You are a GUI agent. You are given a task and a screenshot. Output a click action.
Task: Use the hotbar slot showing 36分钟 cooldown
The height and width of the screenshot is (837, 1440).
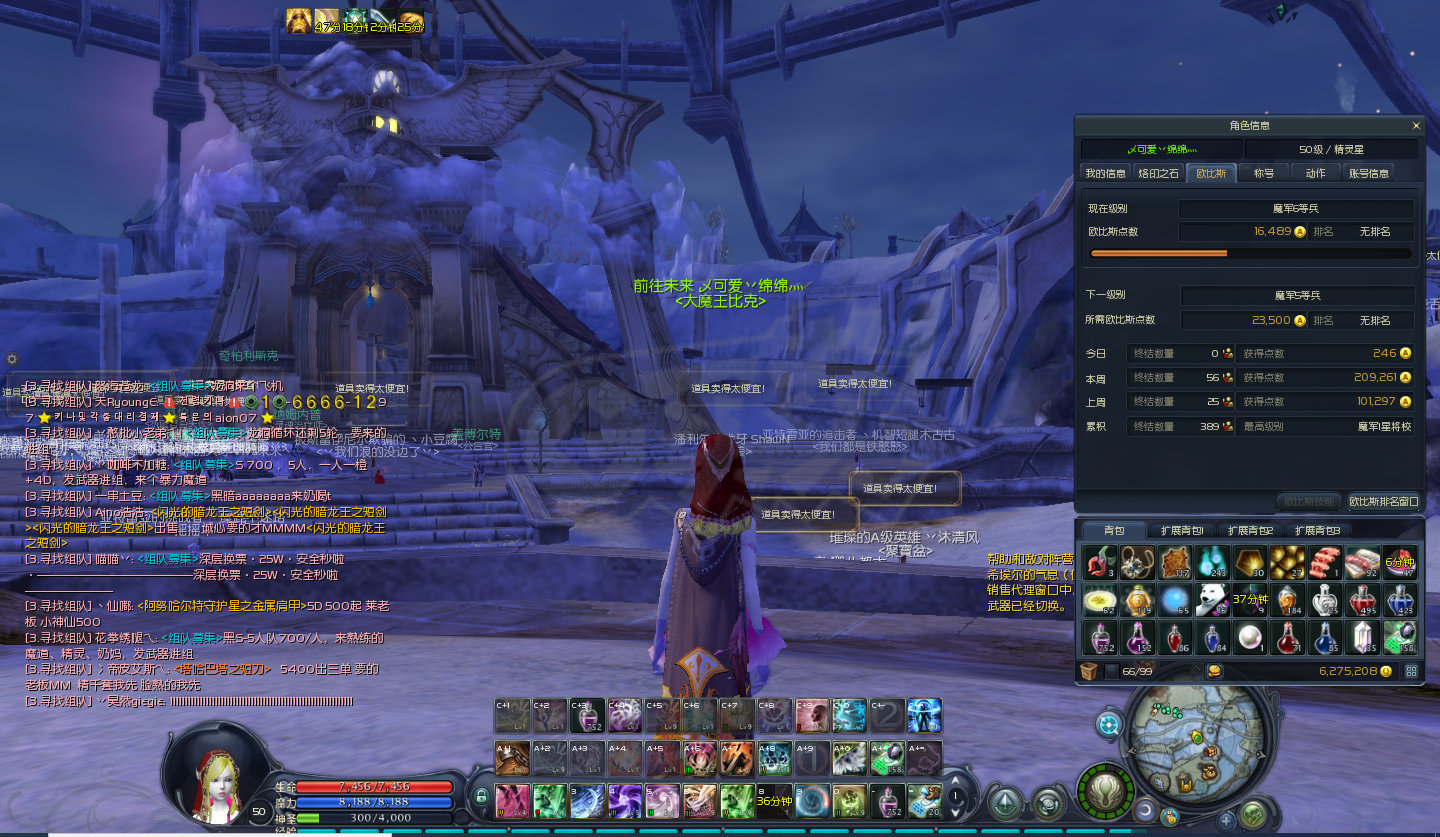(x=774, y=800)
